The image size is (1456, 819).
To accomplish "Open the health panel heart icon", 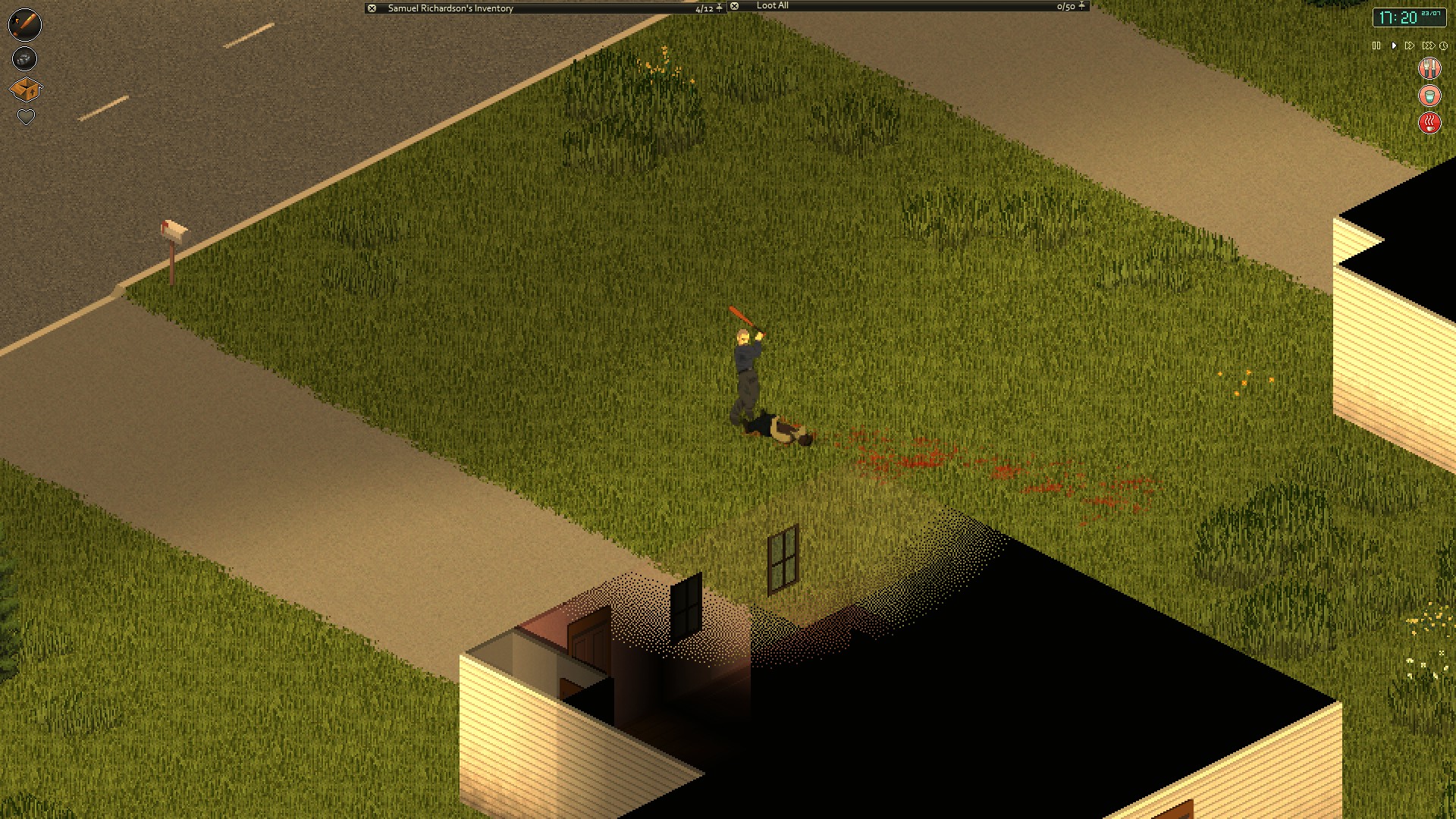I will point(25,118).
